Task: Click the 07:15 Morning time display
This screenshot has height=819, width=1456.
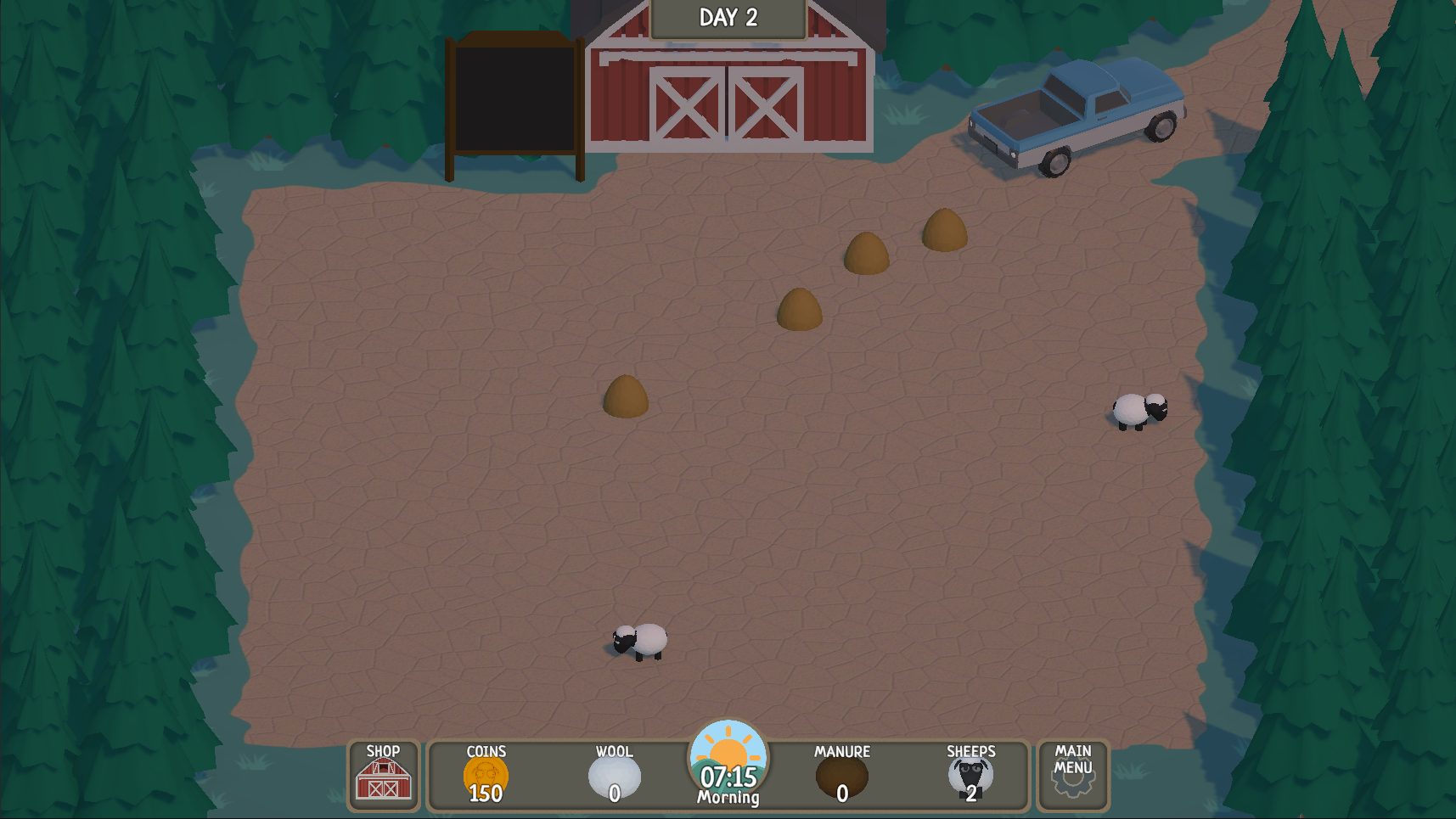Action: click(728, 783)
